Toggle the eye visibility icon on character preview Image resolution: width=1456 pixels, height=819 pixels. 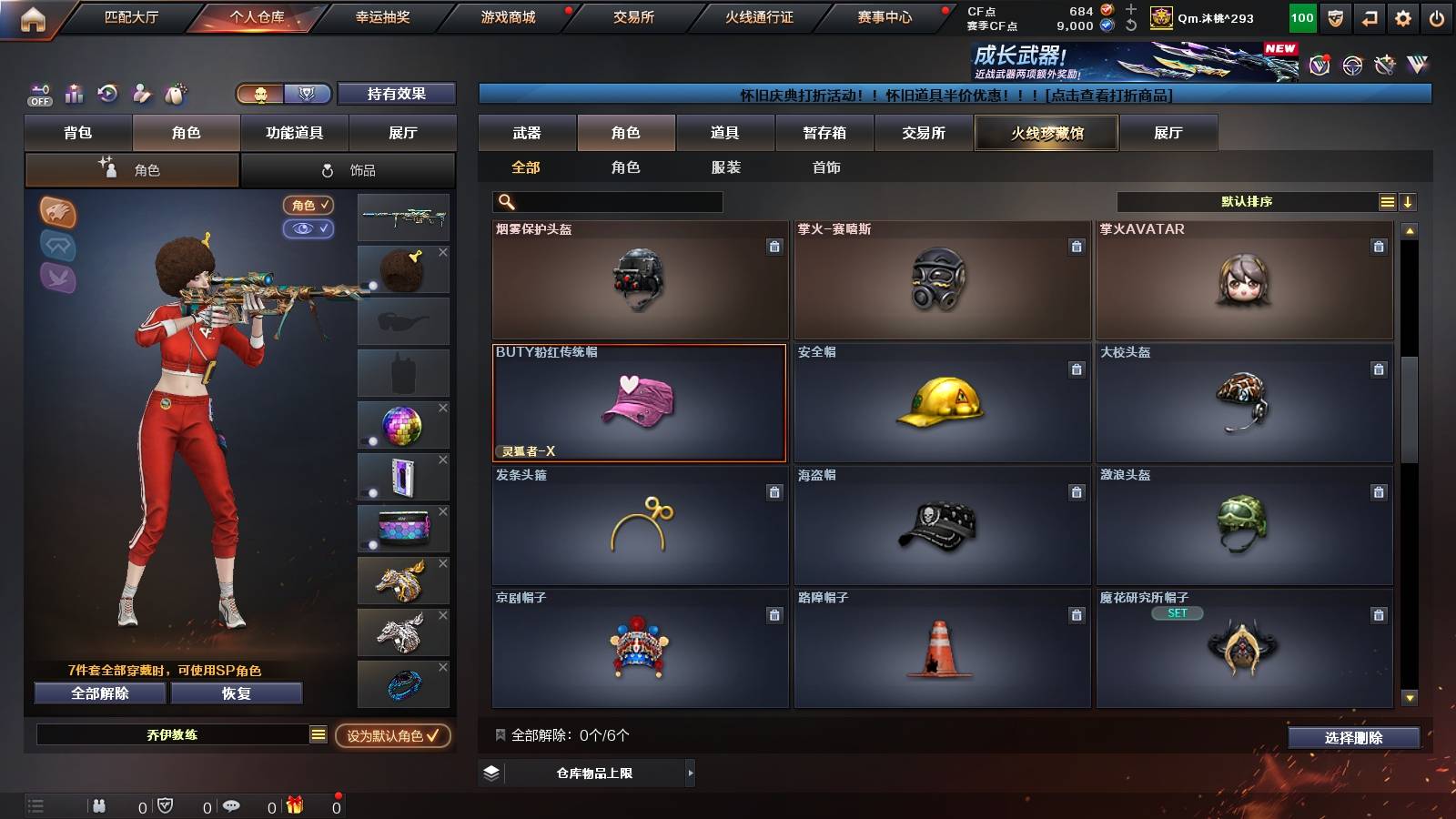[309, 228]
